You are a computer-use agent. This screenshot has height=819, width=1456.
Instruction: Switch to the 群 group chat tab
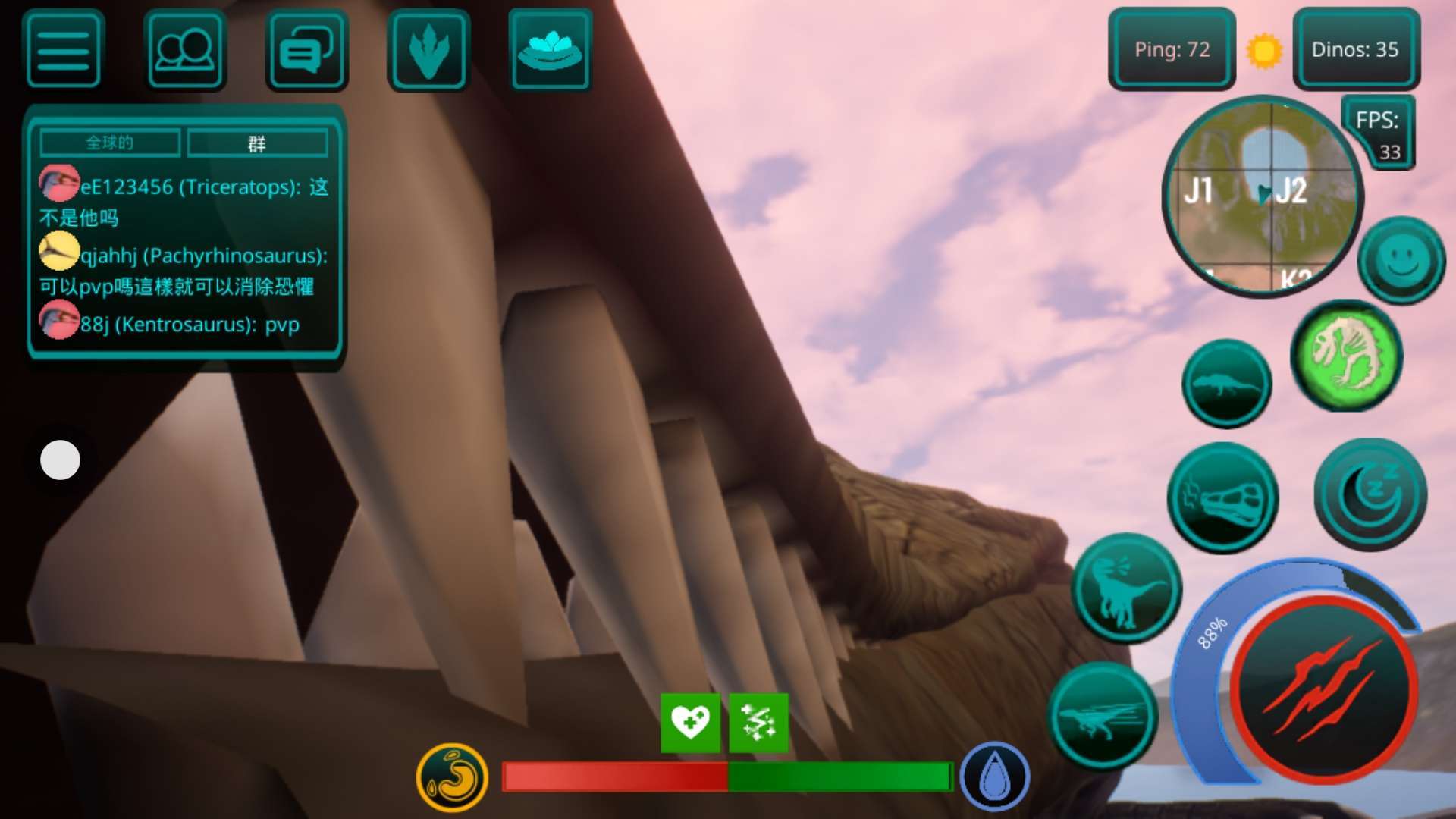click(257, 143)
